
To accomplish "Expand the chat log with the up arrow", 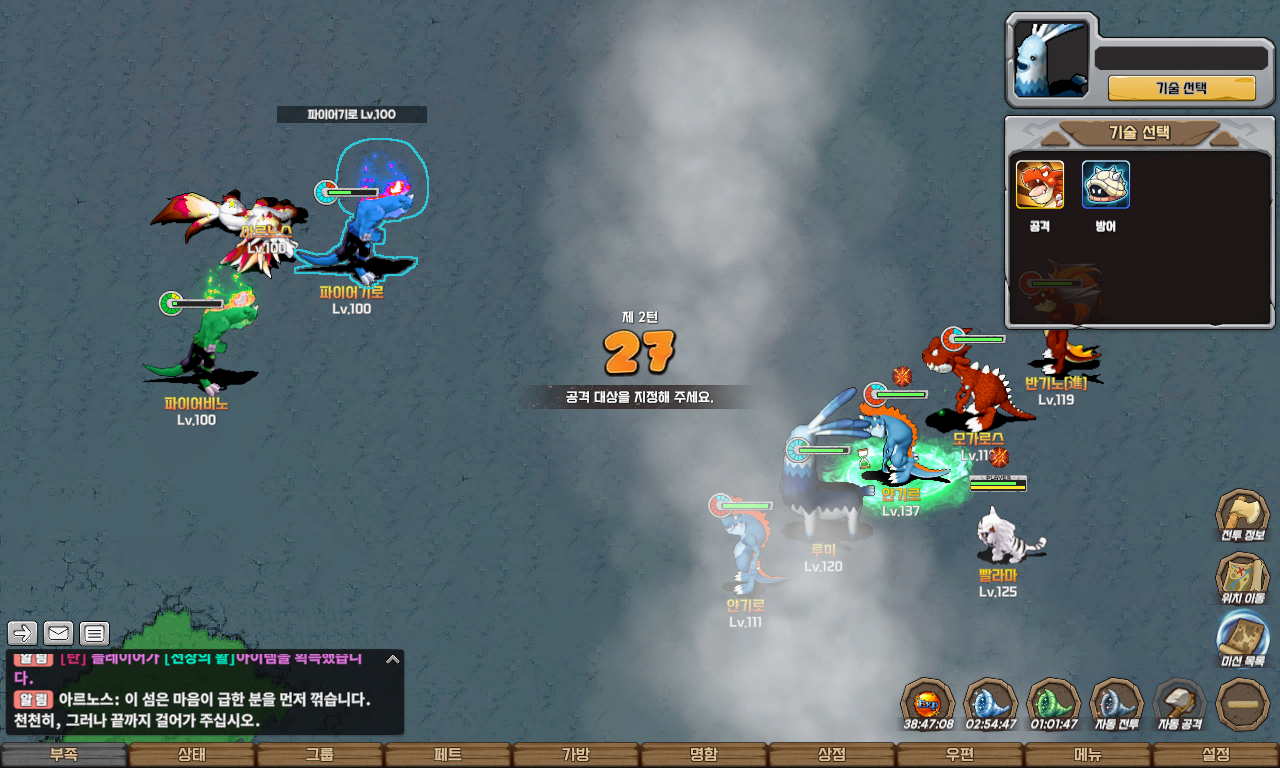I will [393, 659].
